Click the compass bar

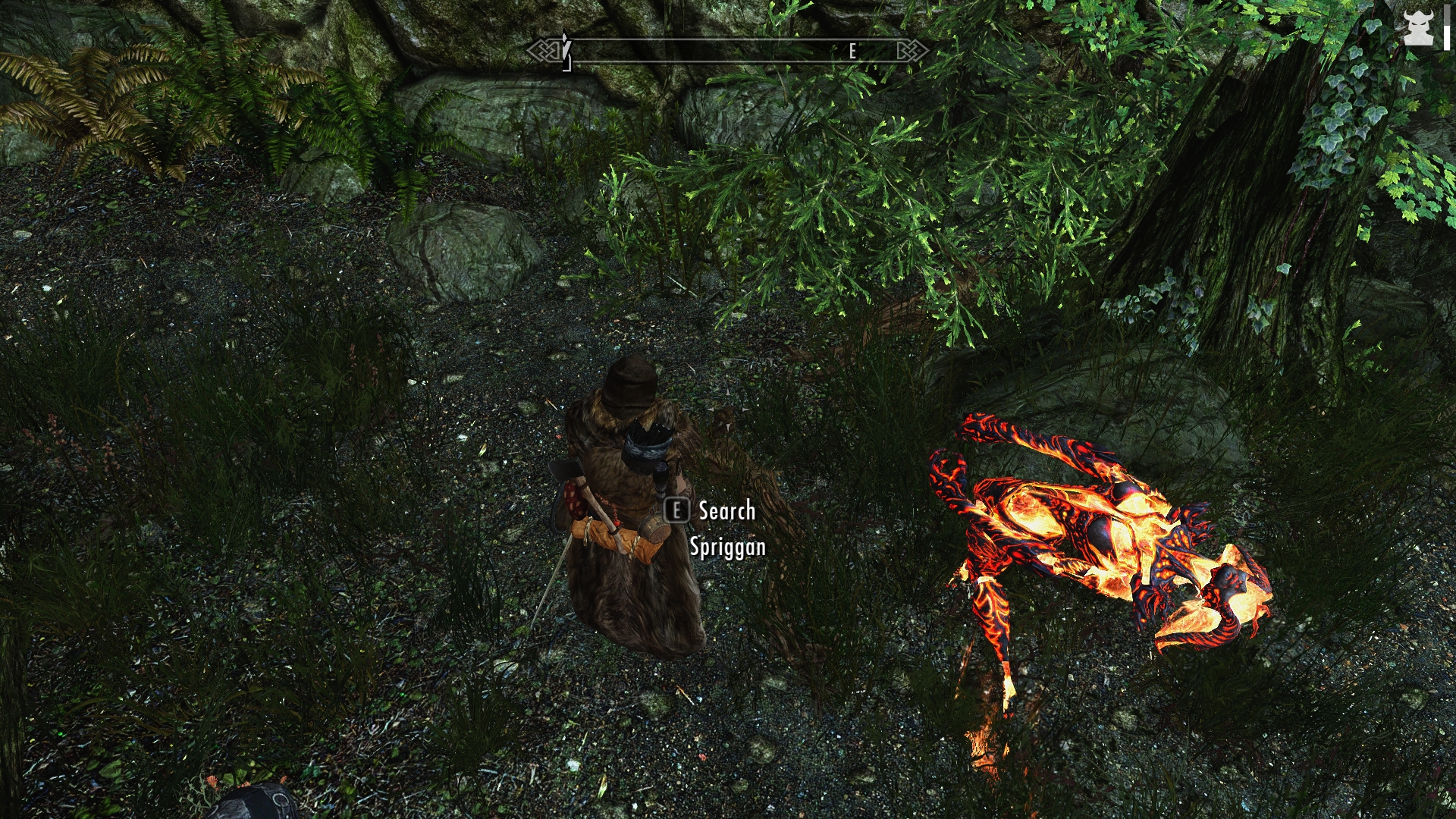[x=728, y=51]
